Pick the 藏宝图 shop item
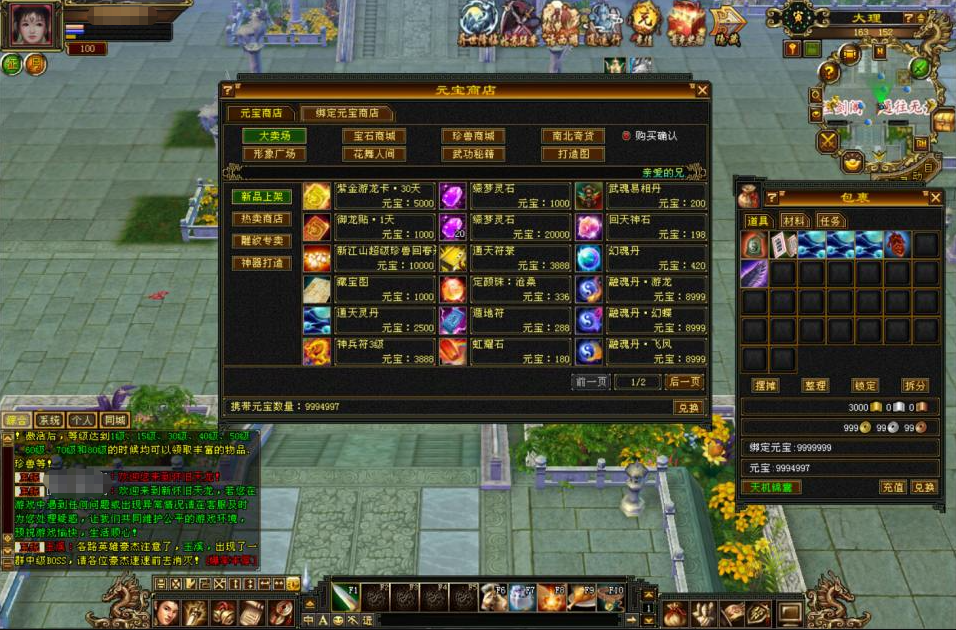Image resolution: width=956 pixels, height=630 pixels. point(368,290)
